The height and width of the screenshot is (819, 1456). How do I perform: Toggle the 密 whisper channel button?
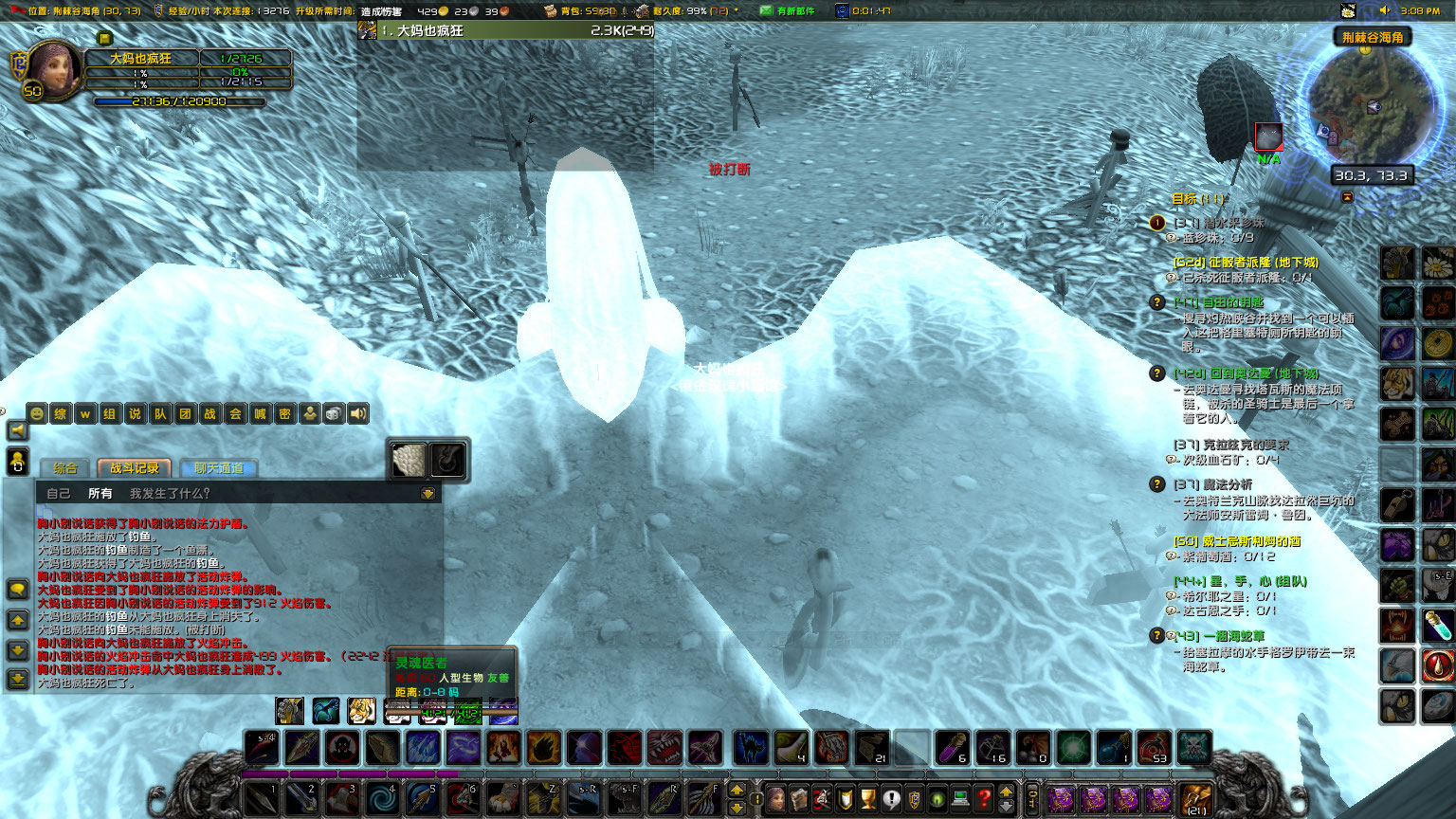[x=285, y=414]
